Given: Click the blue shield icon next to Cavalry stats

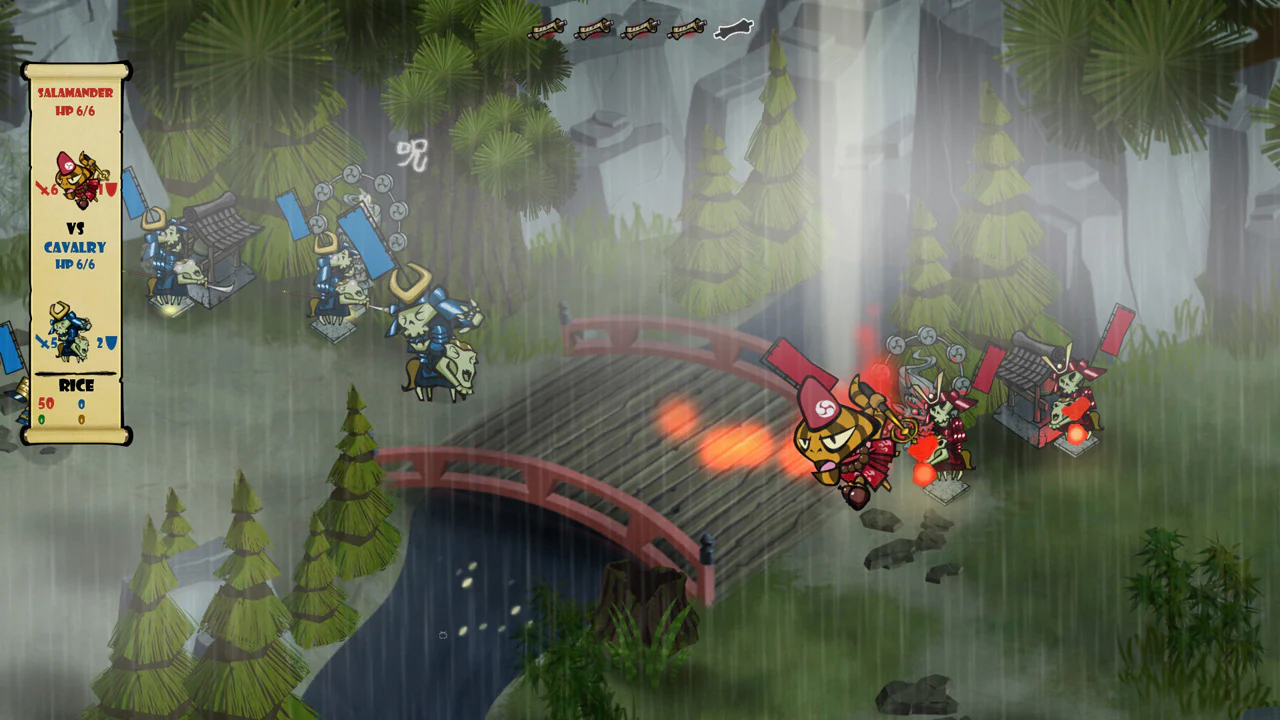Looking at the screenshot, I should (x=111, y=342).
